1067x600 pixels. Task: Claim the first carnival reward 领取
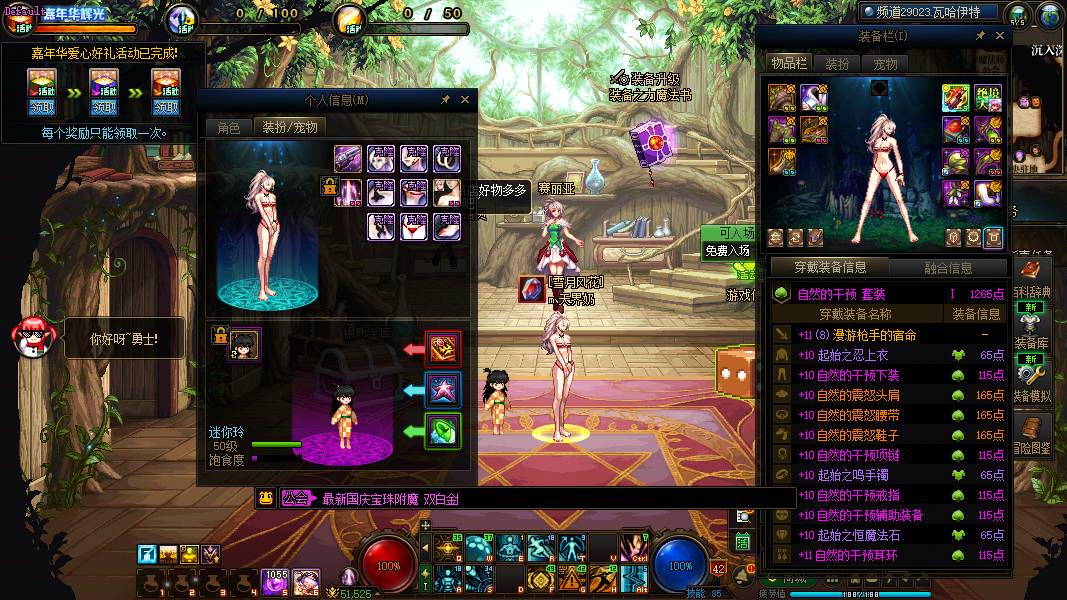point(42,107)
